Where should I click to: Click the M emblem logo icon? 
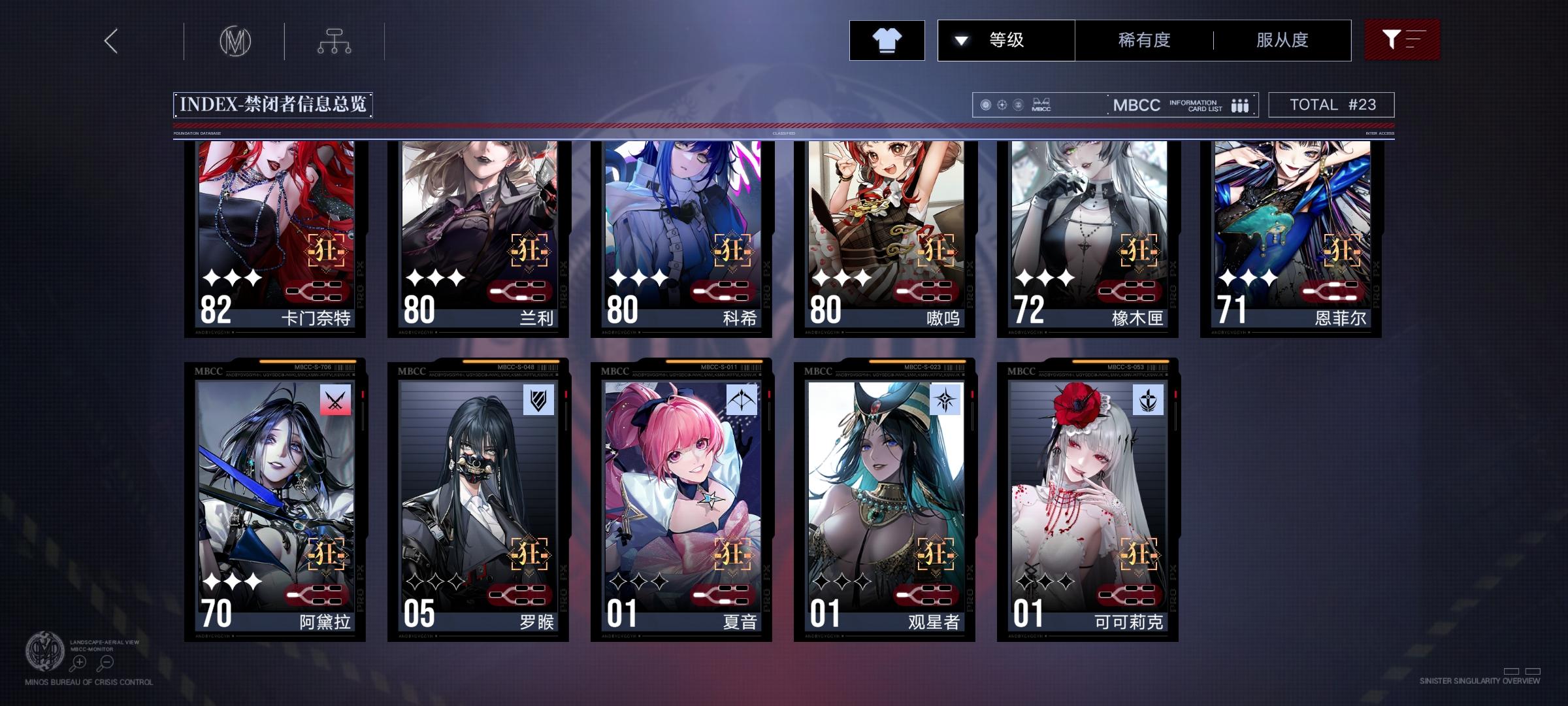coord(237,41)
